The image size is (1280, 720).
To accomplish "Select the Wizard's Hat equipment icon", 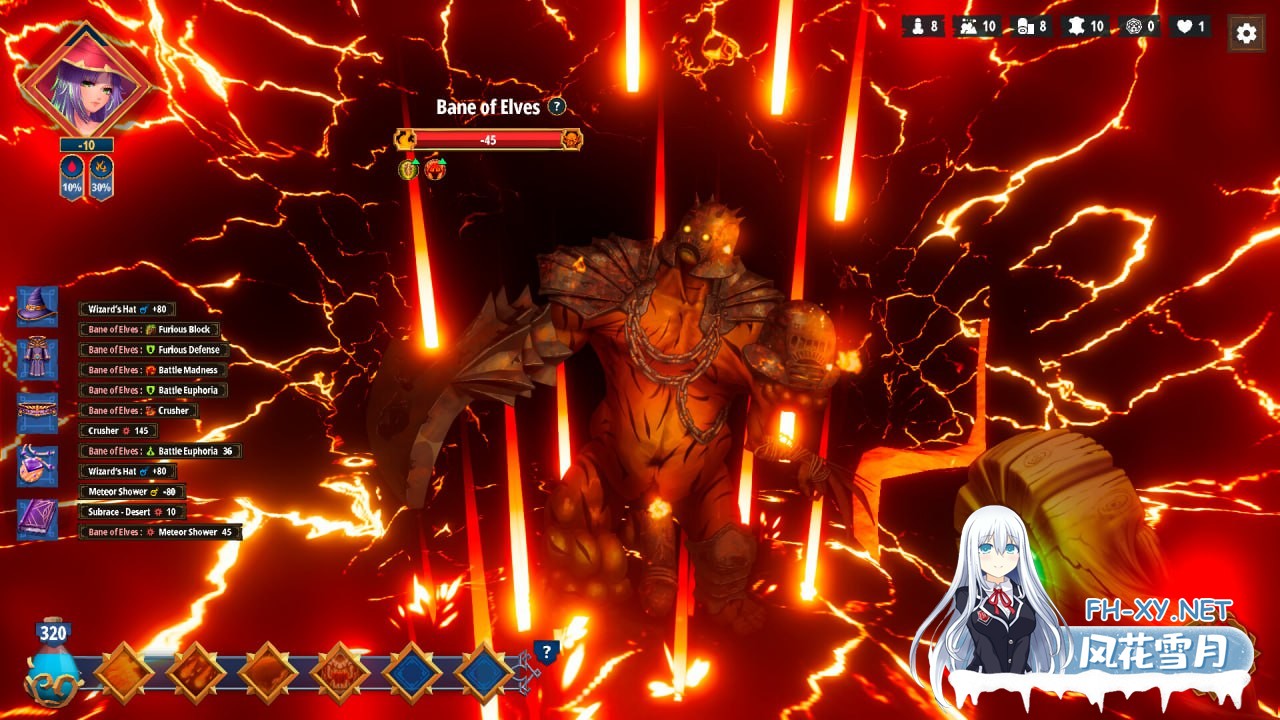I will pos(37,306).
